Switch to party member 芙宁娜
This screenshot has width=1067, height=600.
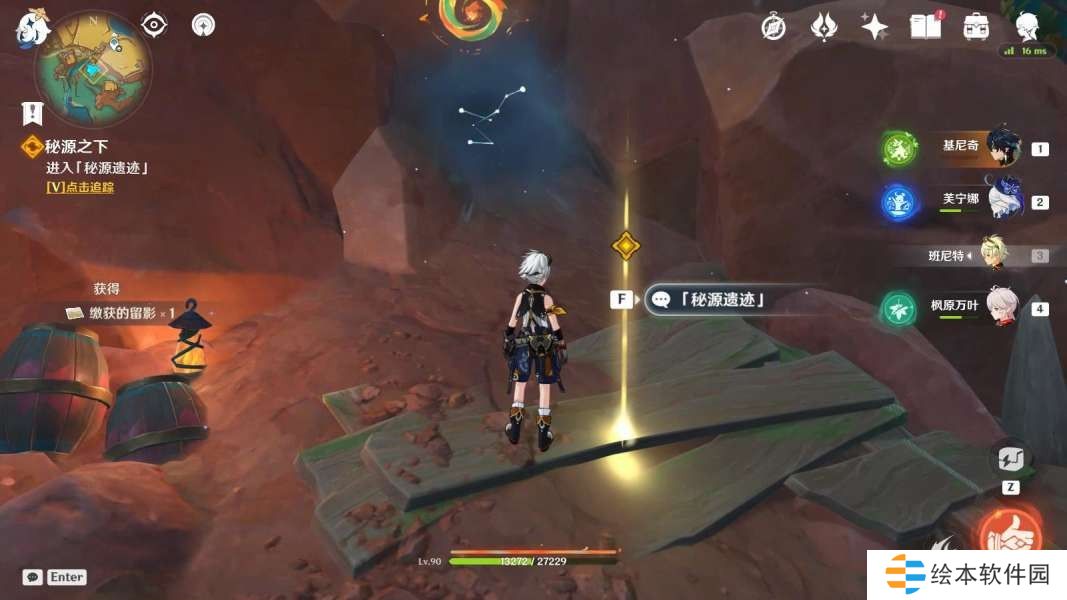pyautogui.click(x=1004, y=201)
